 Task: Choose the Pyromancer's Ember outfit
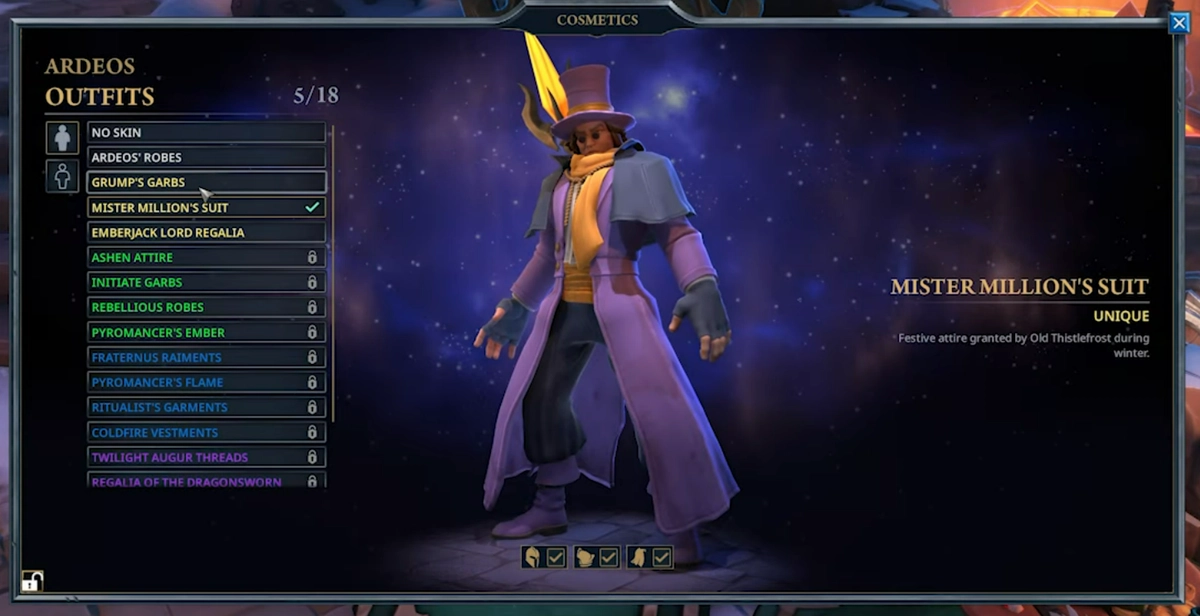(x=206, y=332)
